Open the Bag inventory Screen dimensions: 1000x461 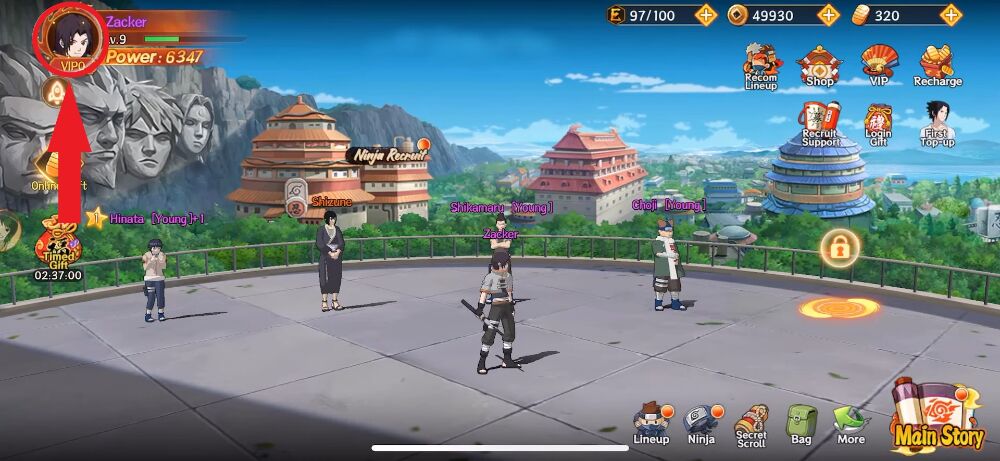click(x=801, y=424)
